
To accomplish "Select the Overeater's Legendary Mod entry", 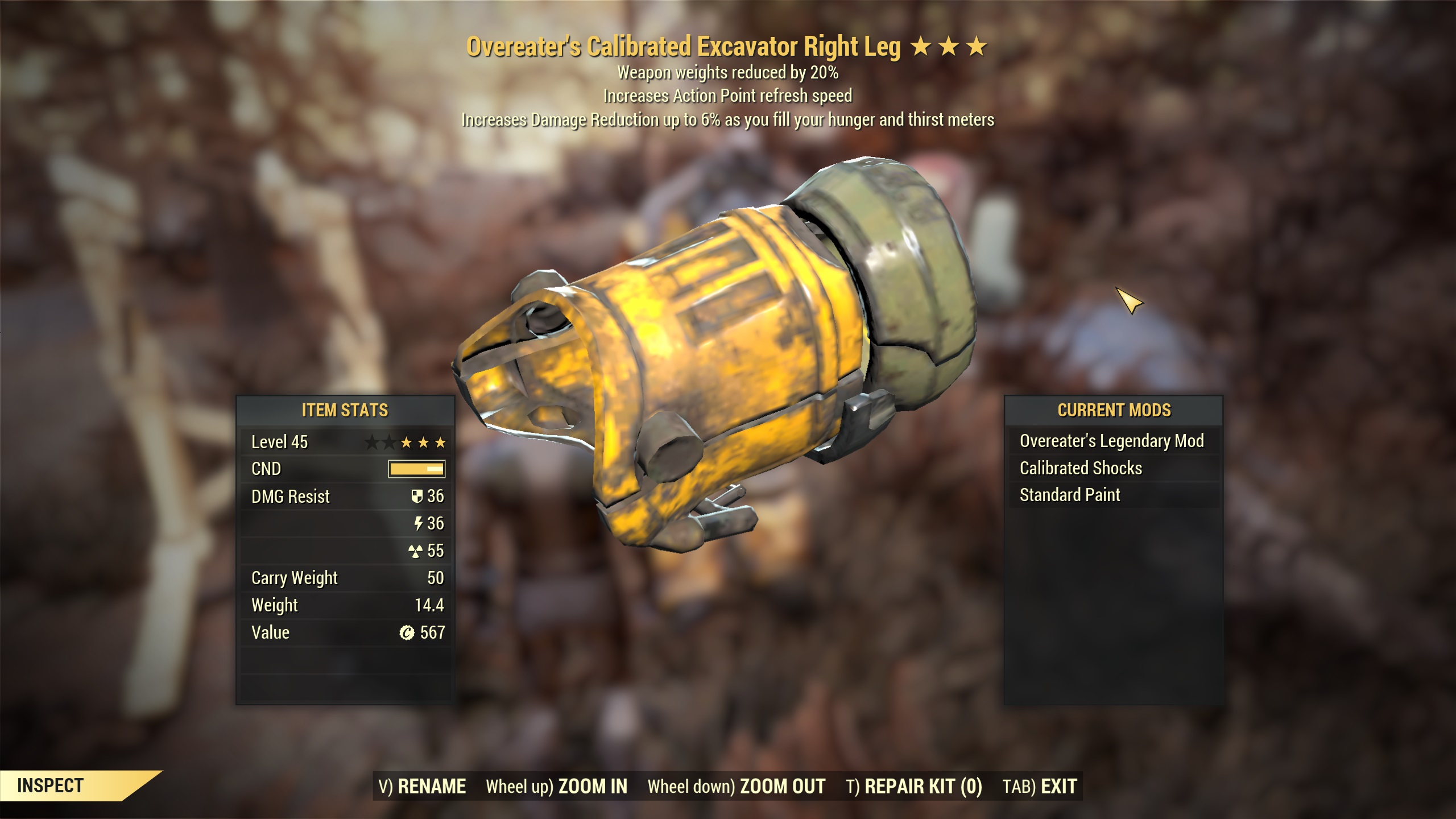I will 1111,441.
